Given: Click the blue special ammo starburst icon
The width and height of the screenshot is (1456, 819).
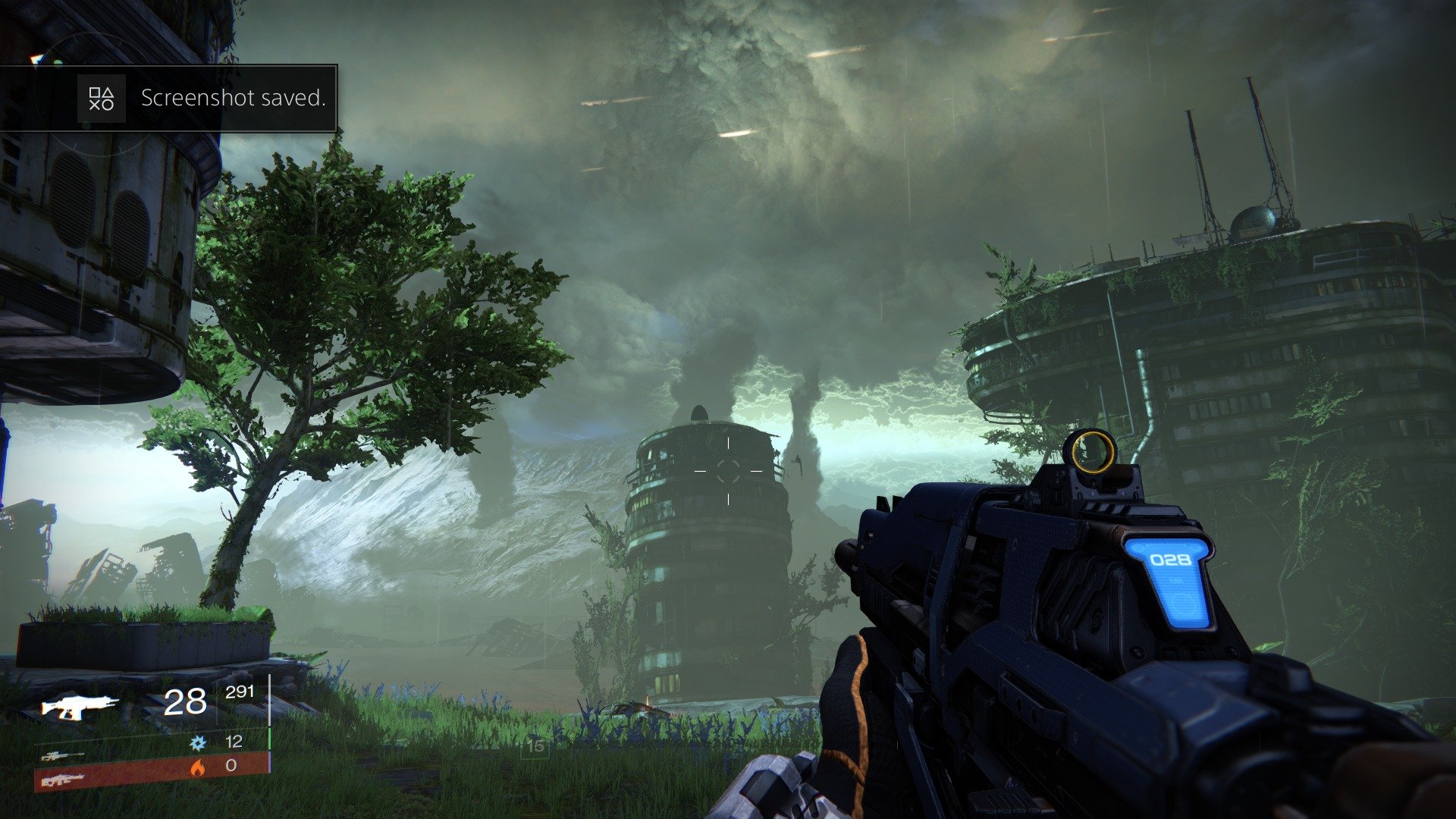Looking at the screenshot, I should click(197, 744).
